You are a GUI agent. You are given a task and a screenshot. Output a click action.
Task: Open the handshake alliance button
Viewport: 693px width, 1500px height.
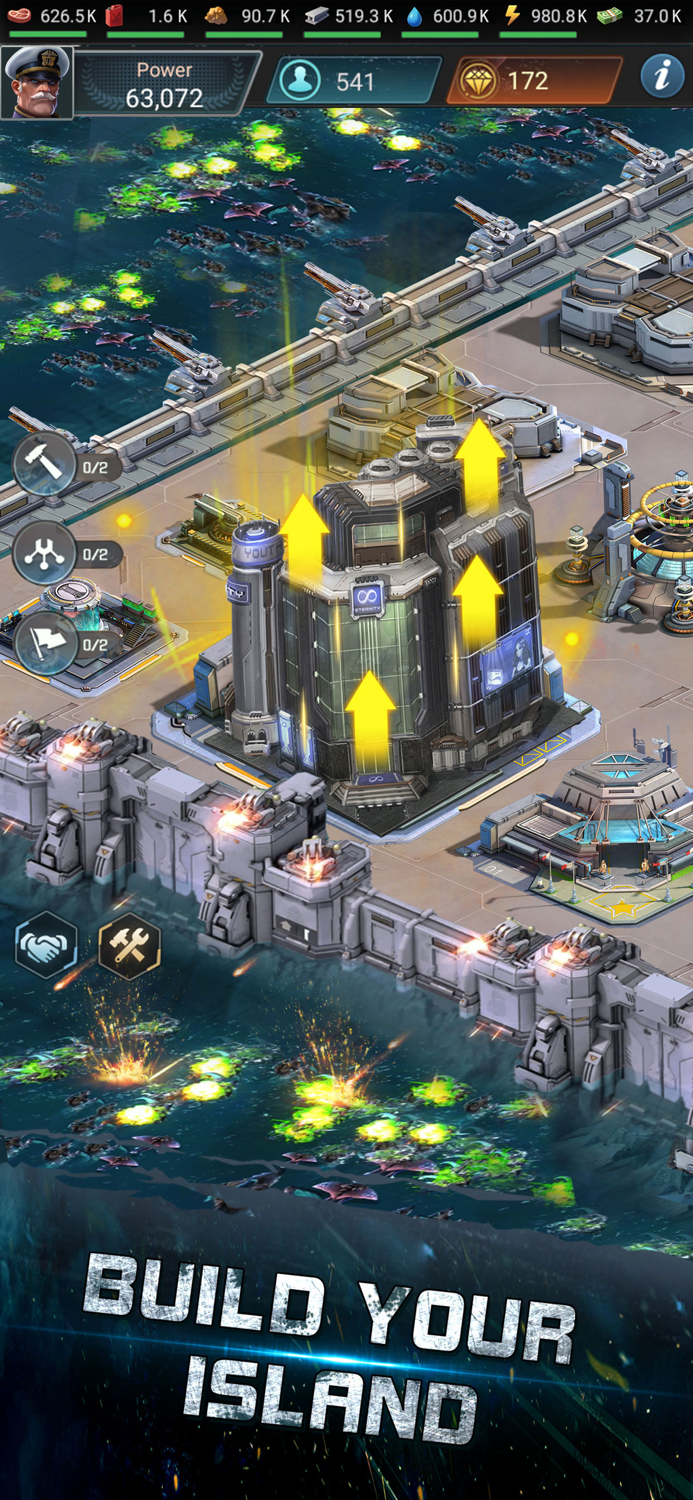[46, 944]
